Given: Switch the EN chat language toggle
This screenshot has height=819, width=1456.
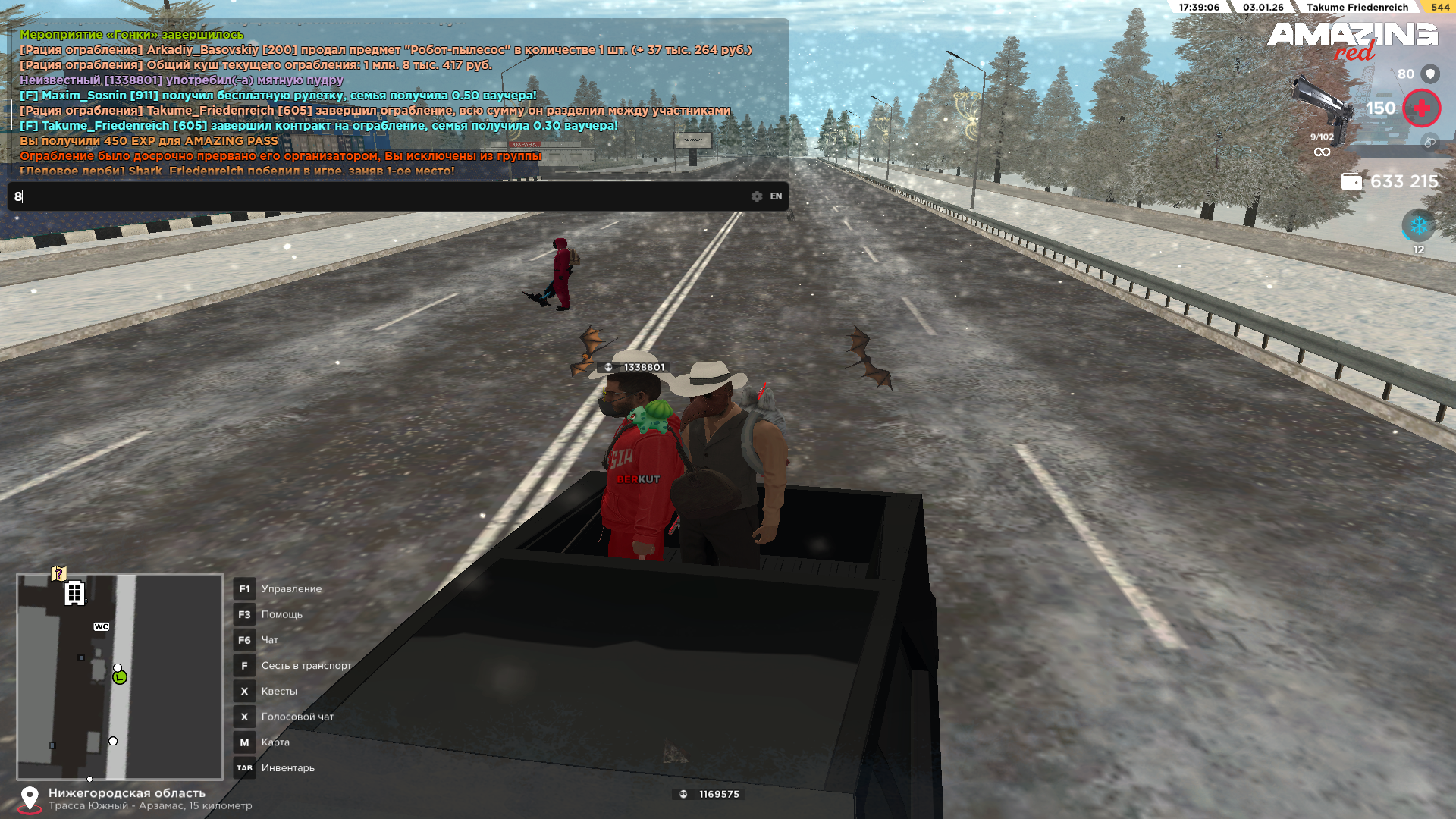Looking at the screenshot, I should [776, 196].
